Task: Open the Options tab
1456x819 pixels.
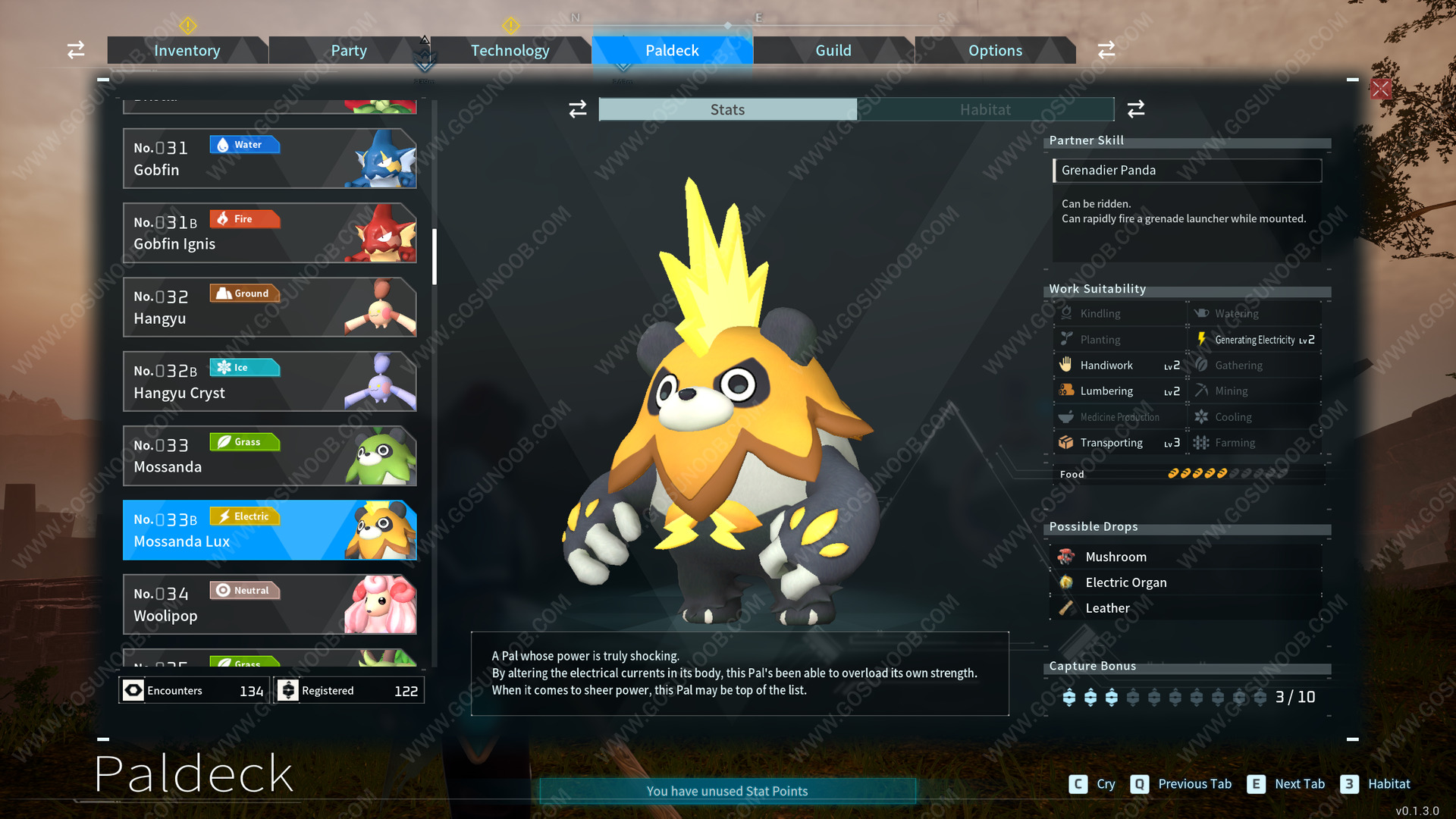Action: tap(995, 51)
